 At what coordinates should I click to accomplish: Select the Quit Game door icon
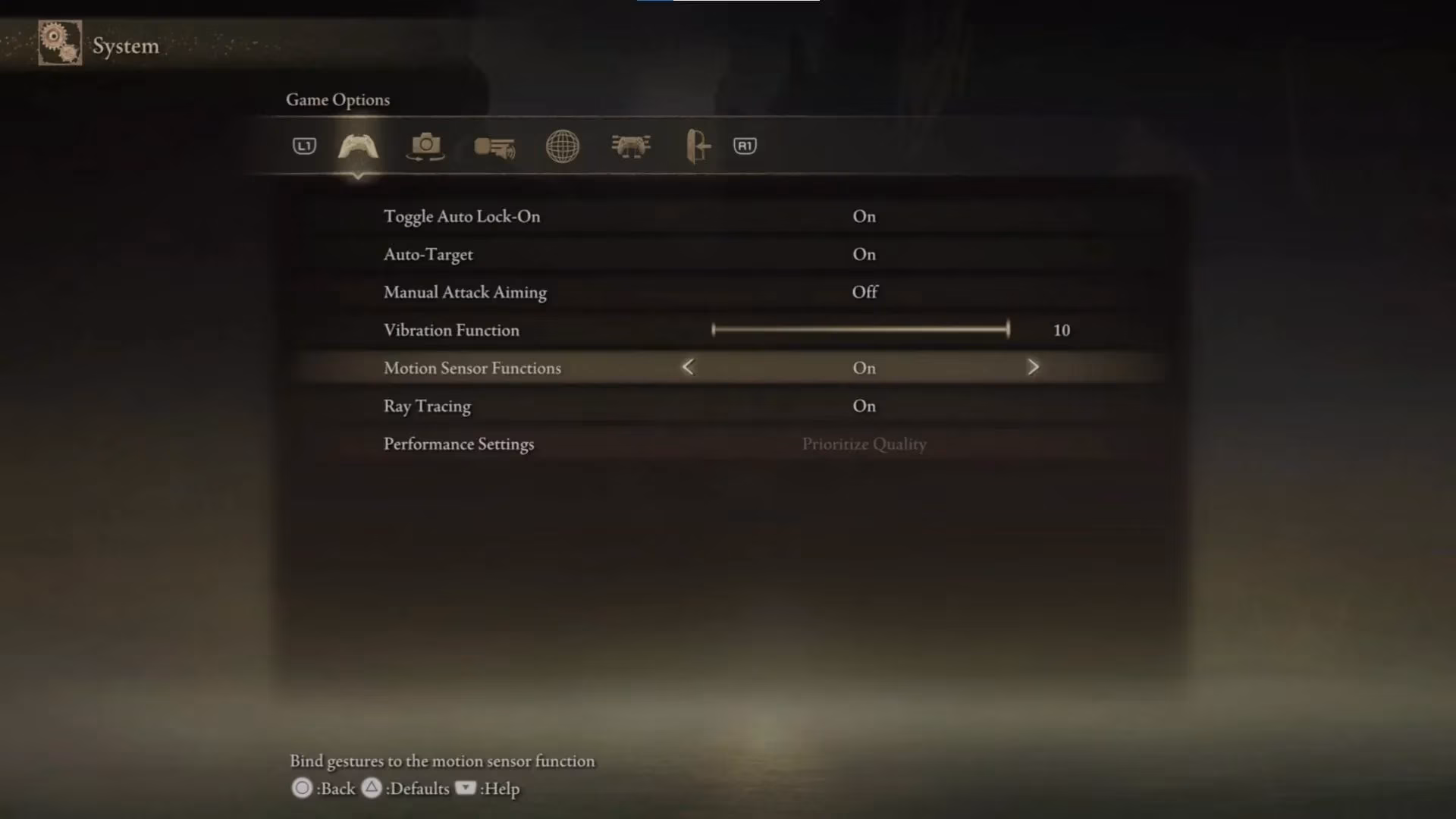click(697, 146)
